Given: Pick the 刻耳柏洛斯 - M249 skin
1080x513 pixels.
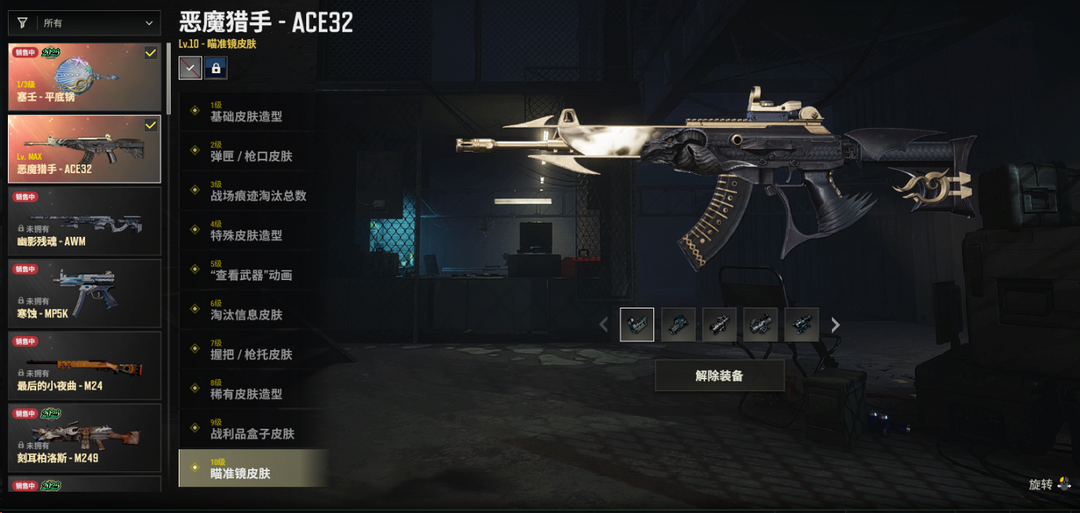Looking at the screenshot, I should tap(85, 437).
